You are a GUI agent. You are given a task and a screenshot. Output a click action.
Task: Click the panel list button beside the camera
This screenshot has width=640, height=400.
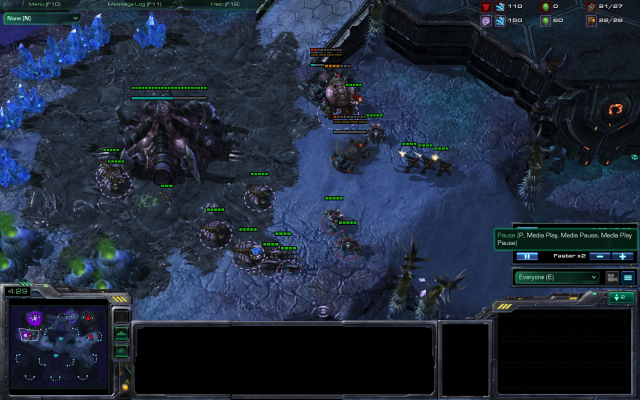click(628, 277)
